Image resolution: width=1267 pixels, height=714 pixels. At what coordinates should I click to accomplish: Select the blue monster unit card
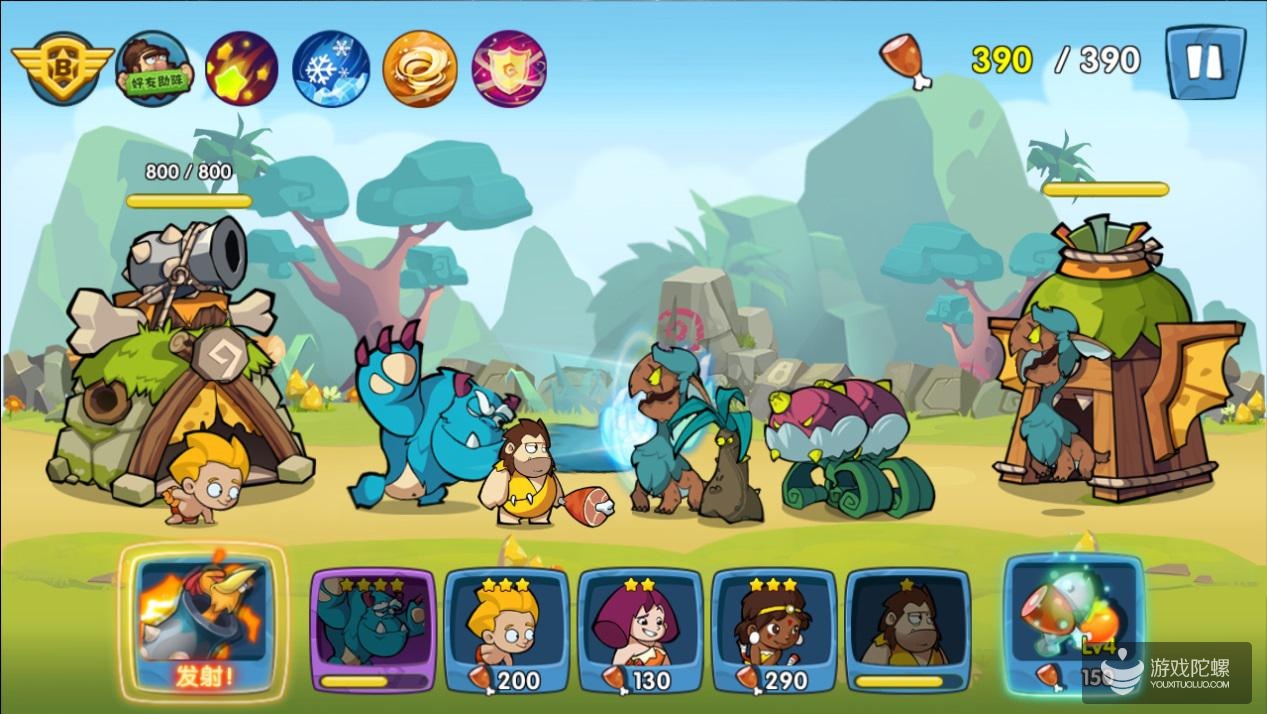(x=373, y=629)
